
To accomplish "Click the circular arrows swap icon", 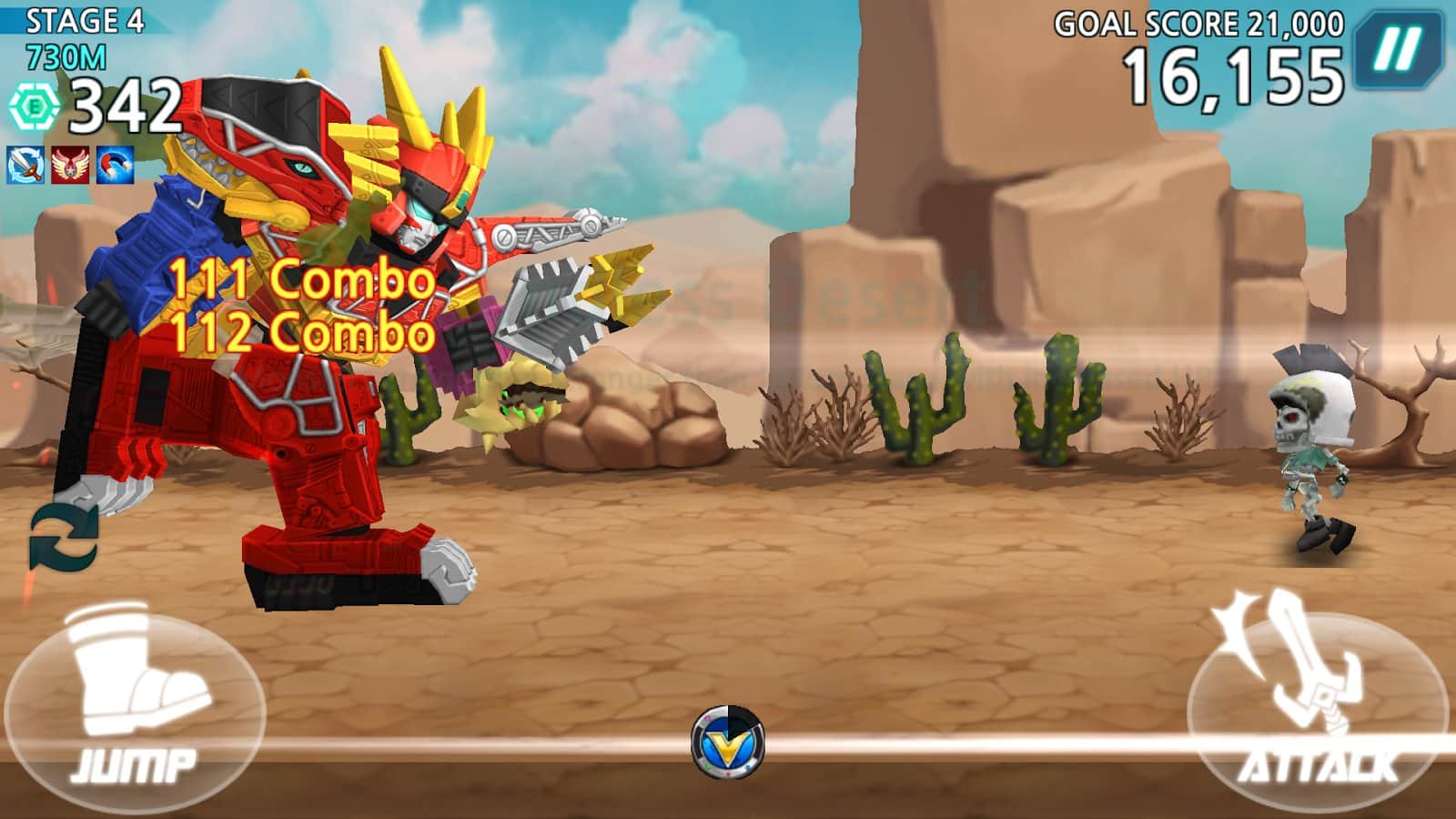I will pyautogui.click(x=64, y=538).
